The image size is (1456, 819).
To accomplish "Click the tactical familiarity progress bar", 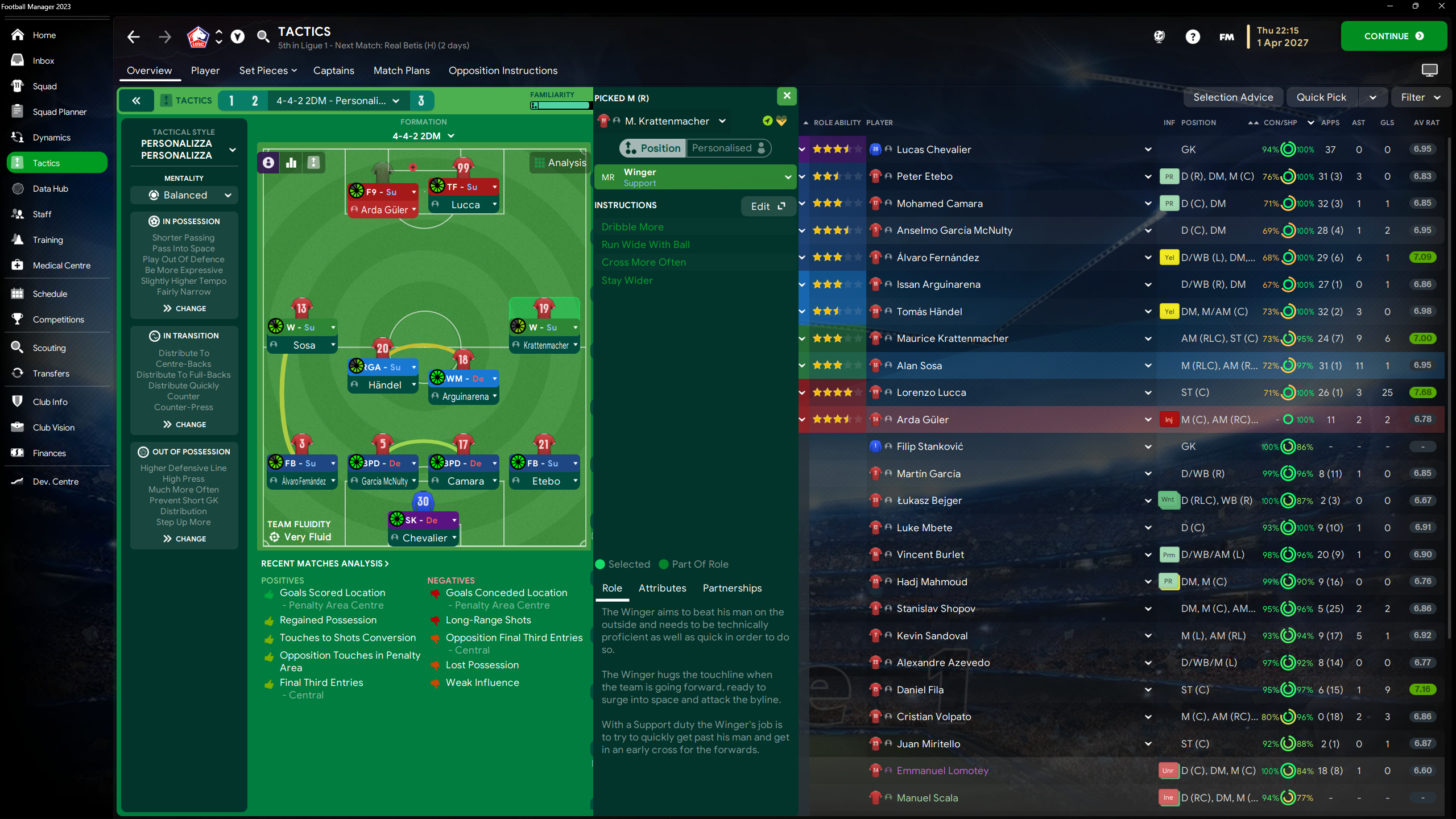I will coord(560,106).
